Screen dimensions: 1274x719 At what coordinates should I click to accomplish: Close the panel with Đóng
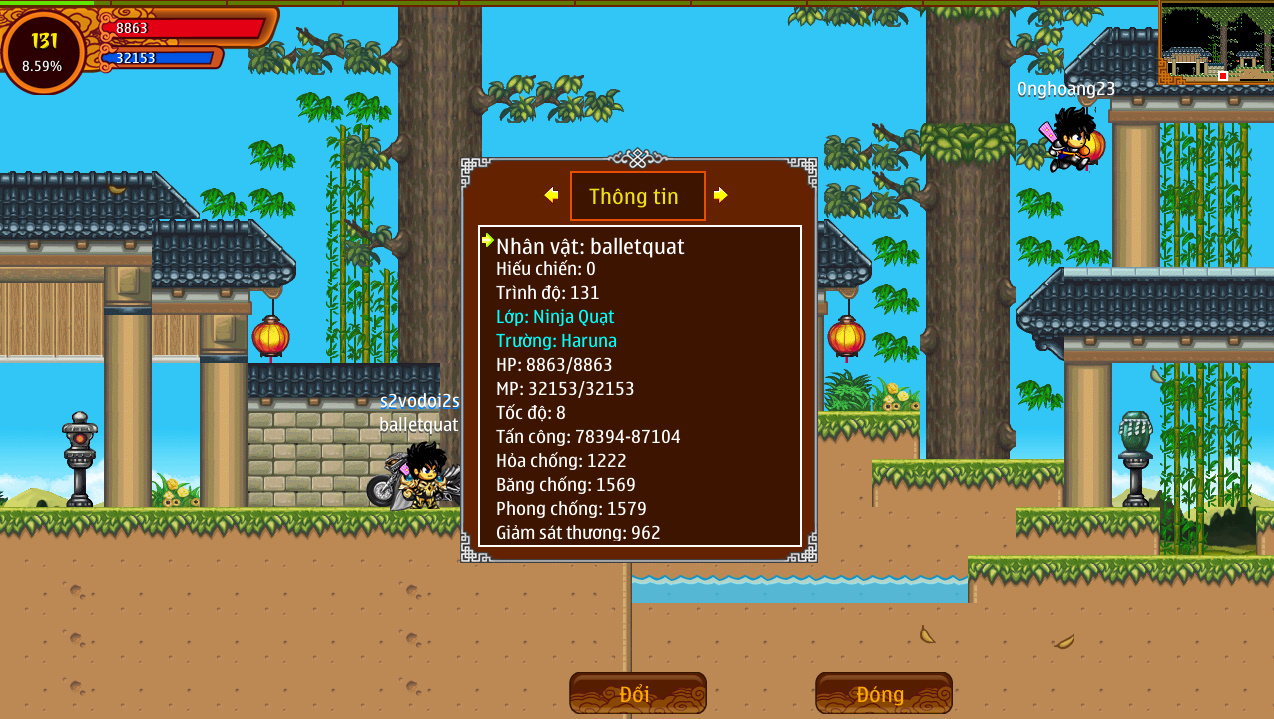(x=883, y=693)
